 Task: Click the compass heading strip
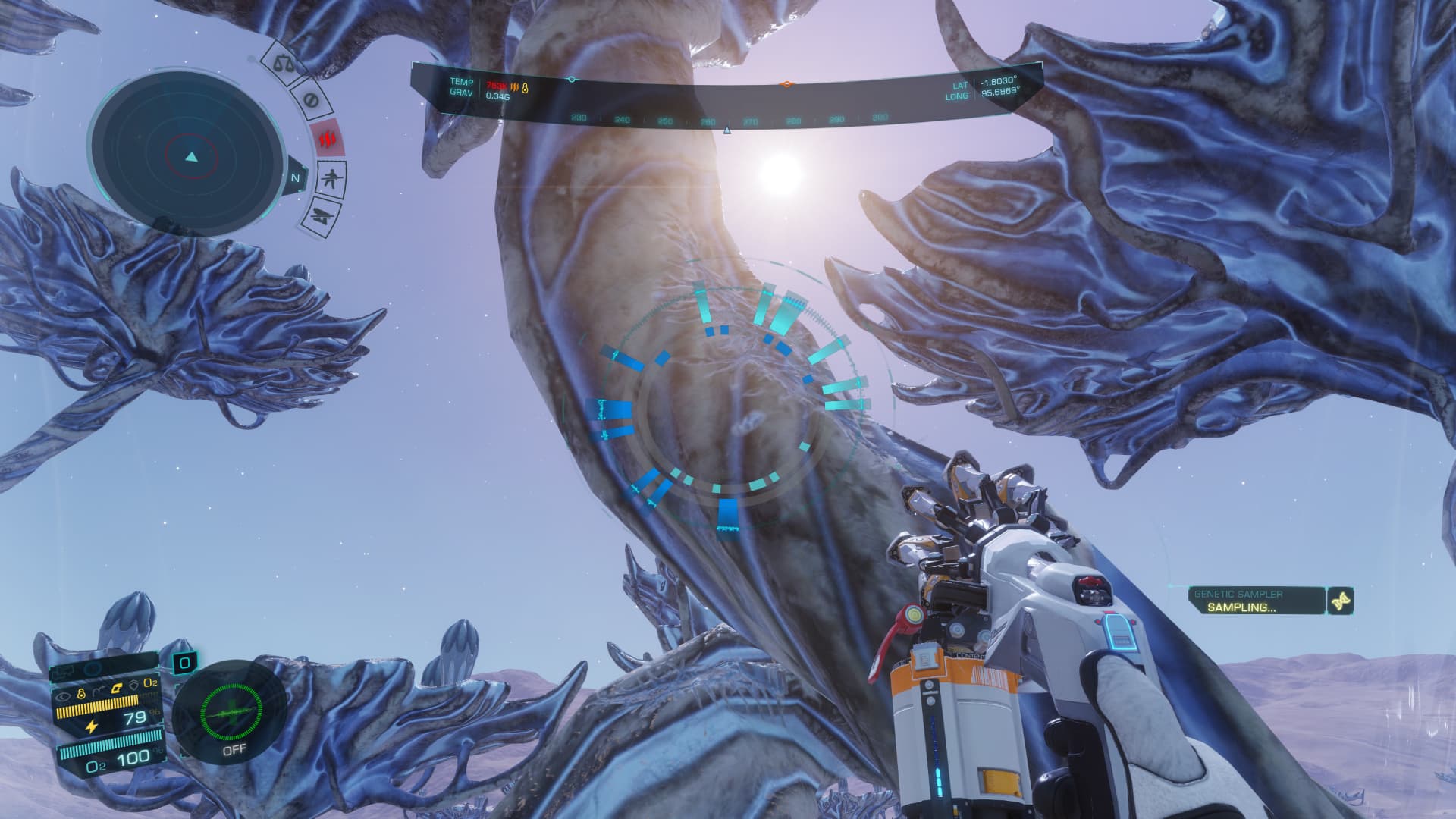click(x=728, y=119)
